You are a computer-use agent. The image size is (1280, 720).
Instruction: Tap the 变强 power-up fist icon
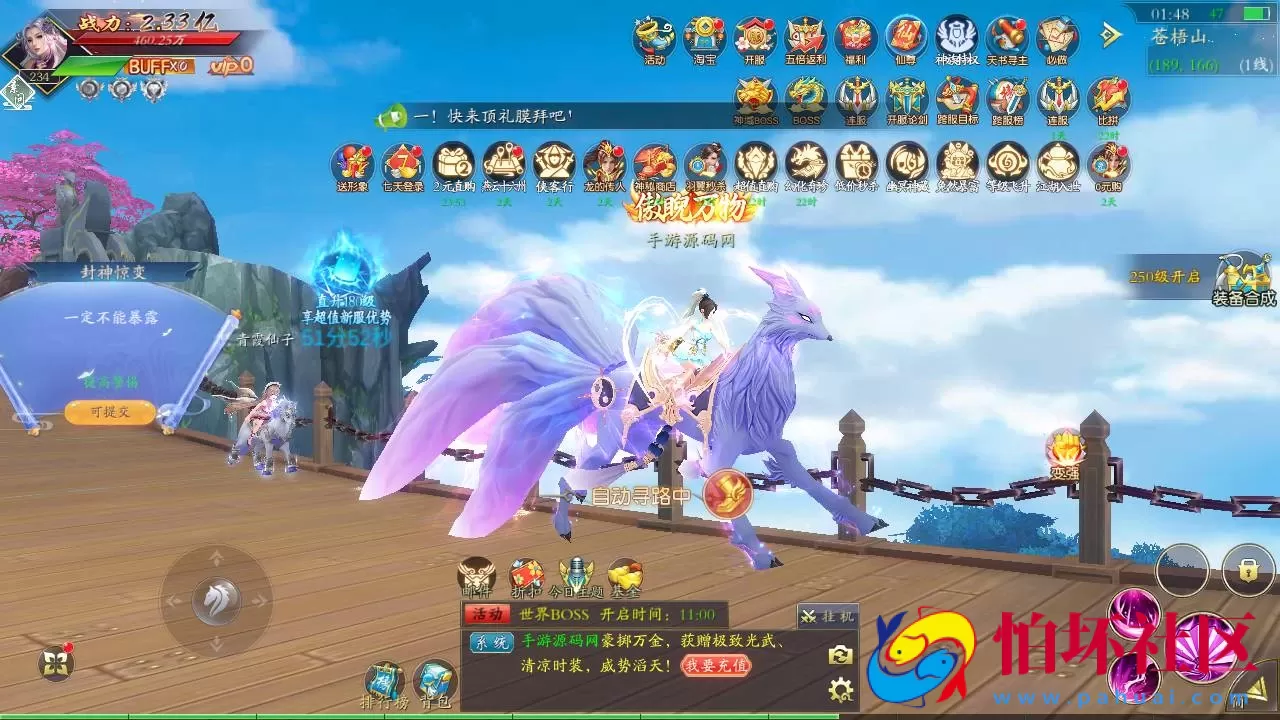click(1064, 450)
